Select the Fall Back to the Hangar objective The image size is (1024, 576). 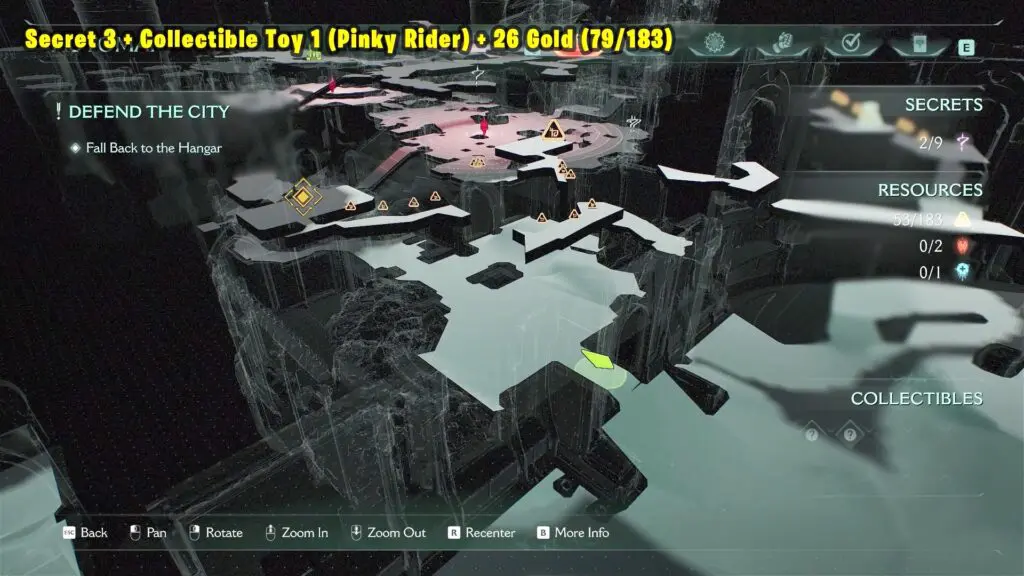click(x=152, y=148)
